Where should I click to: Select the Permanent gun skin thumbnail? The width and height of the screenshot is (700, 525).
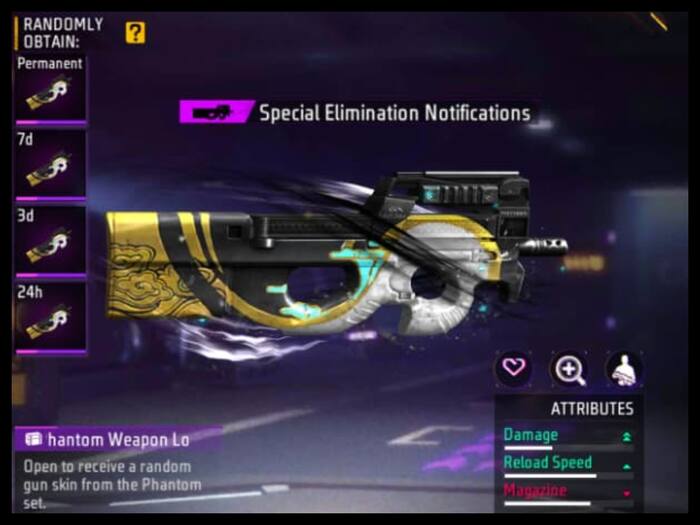point(50,94)
